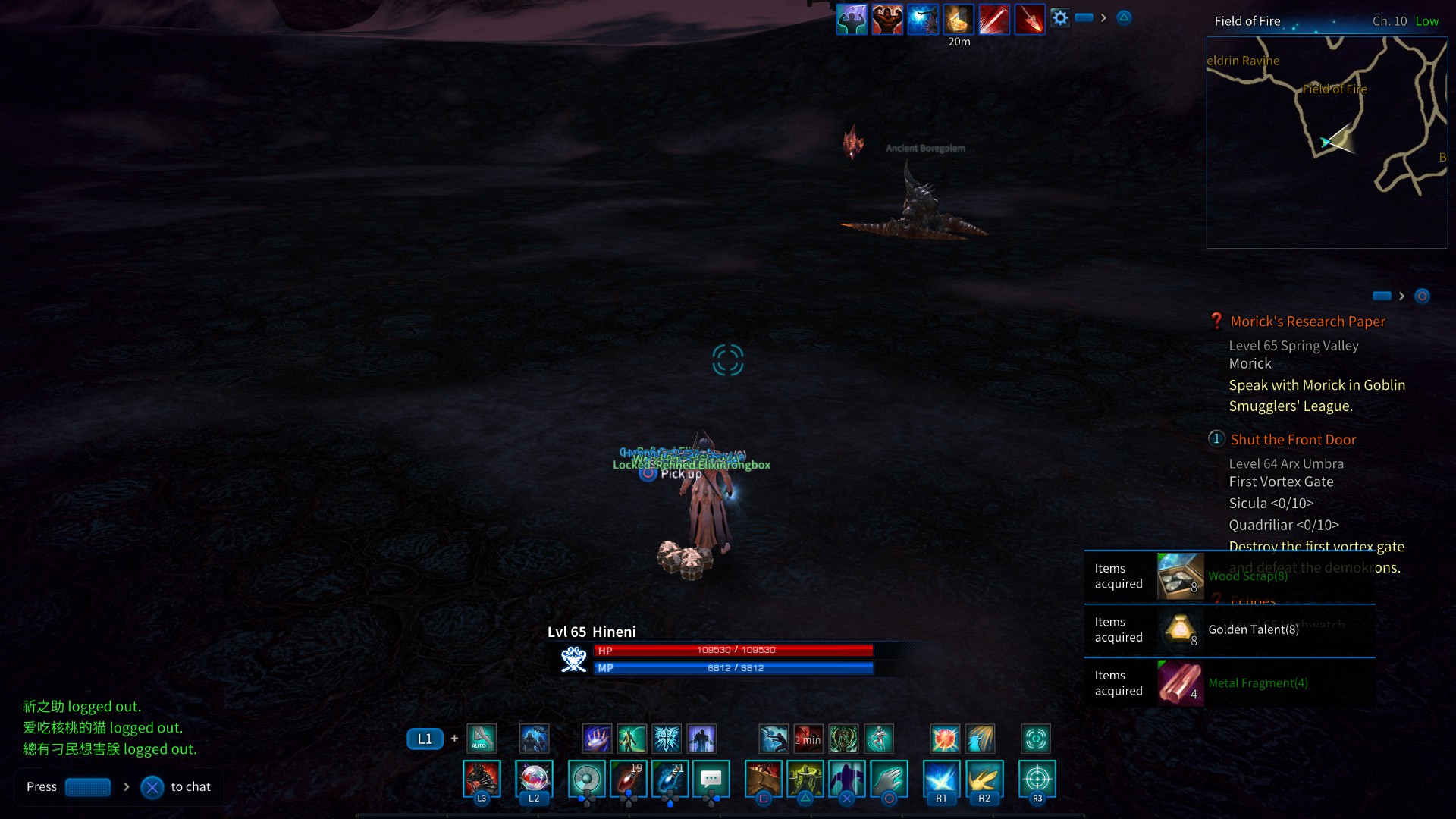1456x819 pixels.
Task: Click the Metal Fragment acquired item notification
Action: click(1229, 683)
